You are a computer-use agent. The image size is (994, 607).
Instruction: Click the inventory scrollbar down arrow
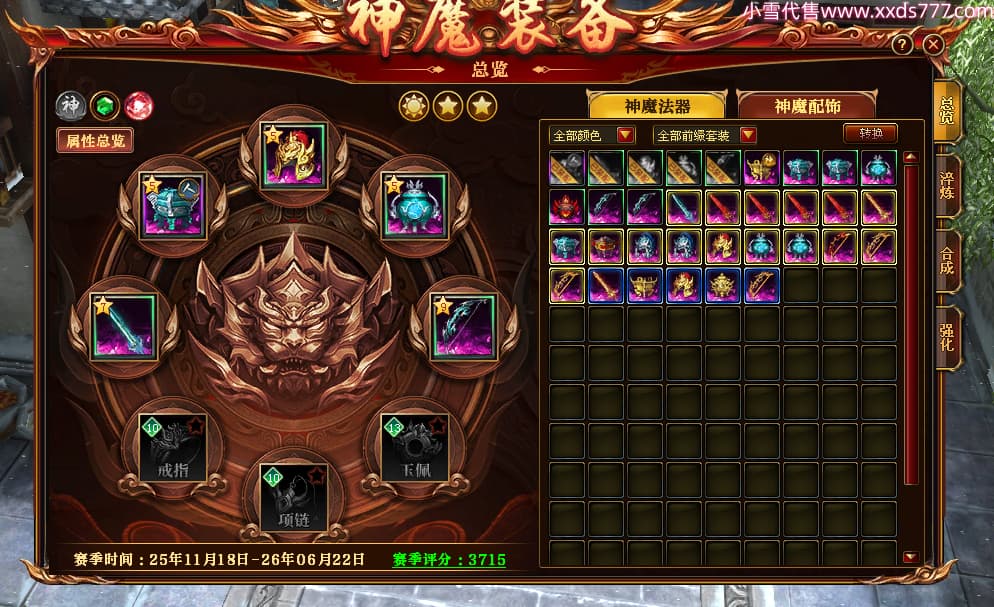click(x=910, y=557)
